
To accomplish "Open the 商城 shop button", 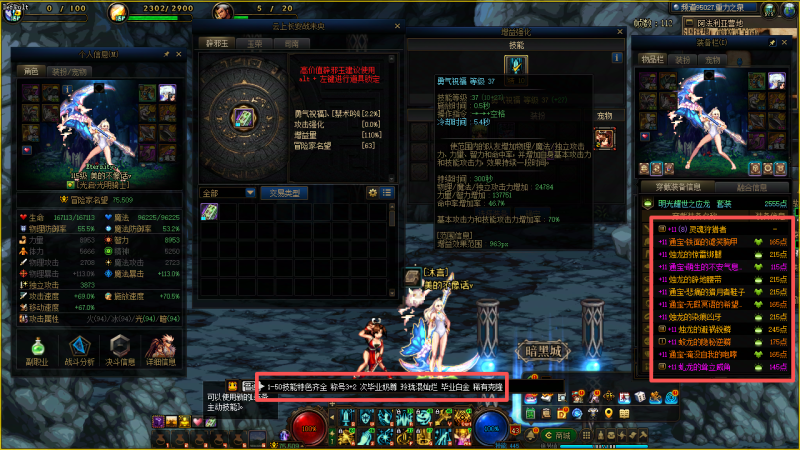I will coord(565,437).
